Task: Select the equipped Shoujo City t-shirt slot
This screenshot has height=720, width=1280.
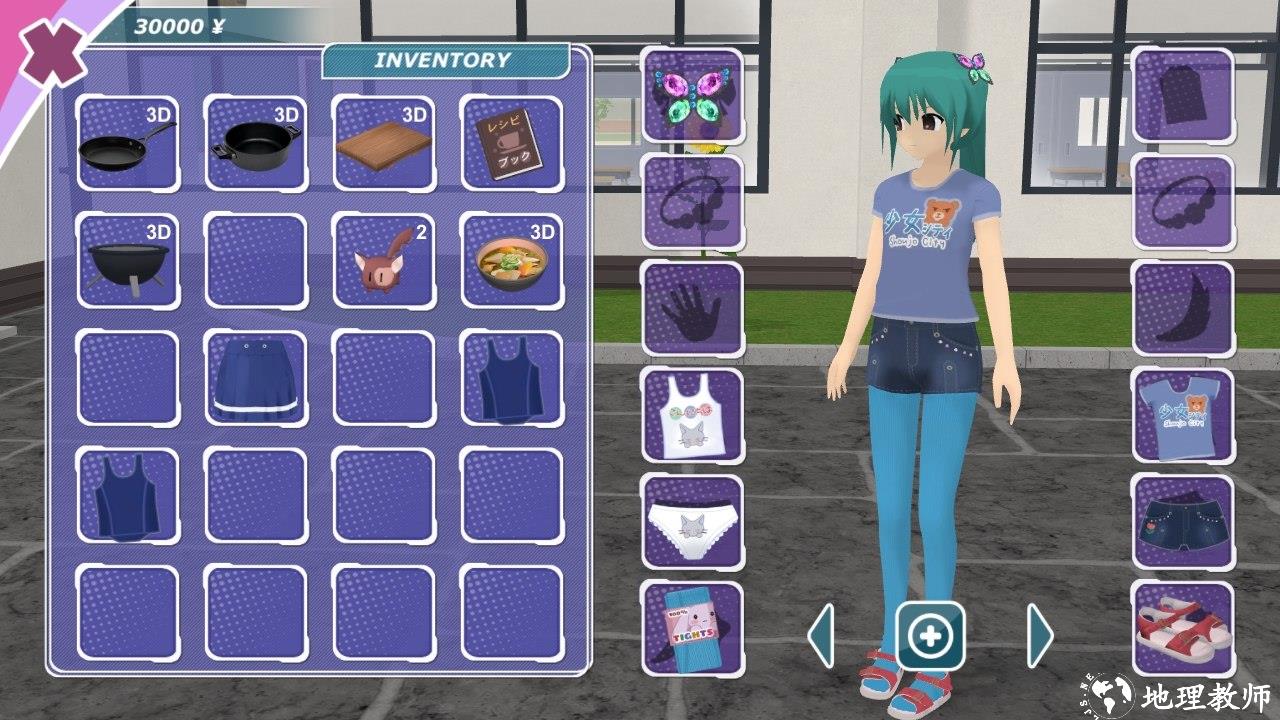Action: (x=1183, y=414)
